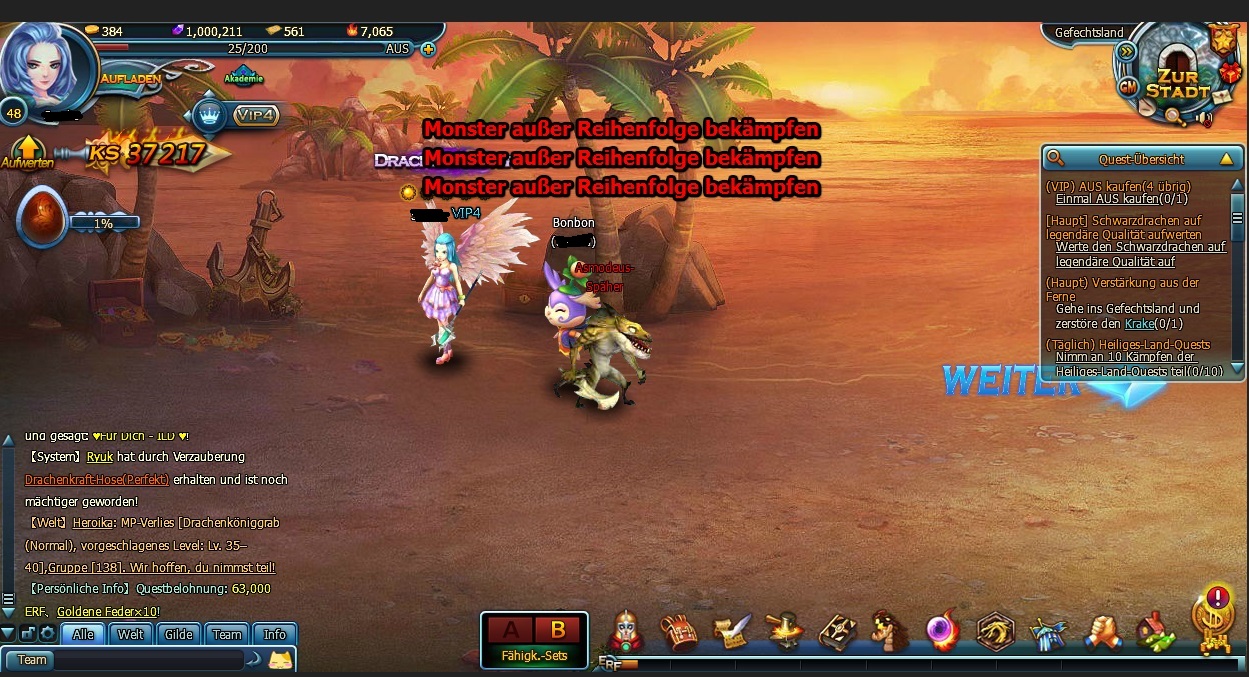Click the chat message input field
This screenshot has height=677, width=1249.
click(148, 660)
